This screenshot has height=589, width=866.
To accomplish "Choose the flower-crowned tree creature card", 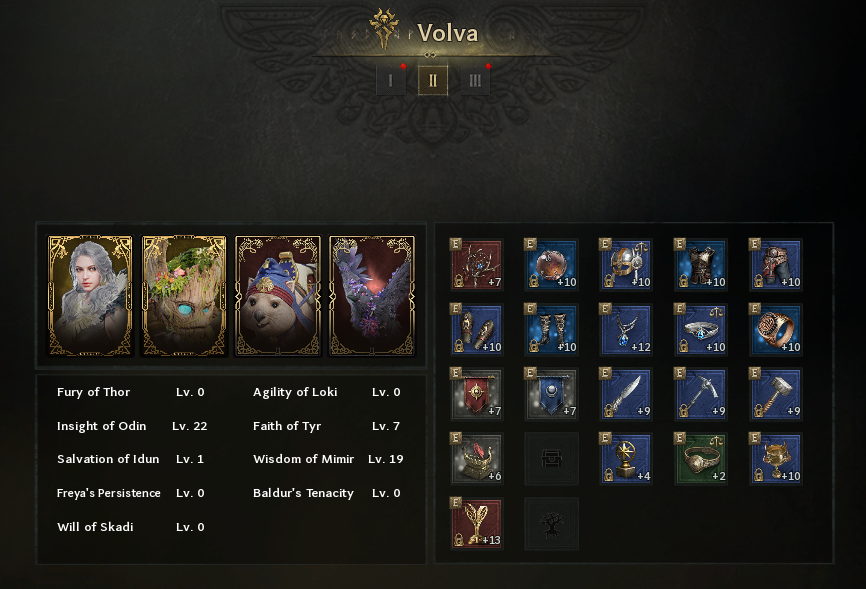I will pyautogui.click(x=184, y=296).
